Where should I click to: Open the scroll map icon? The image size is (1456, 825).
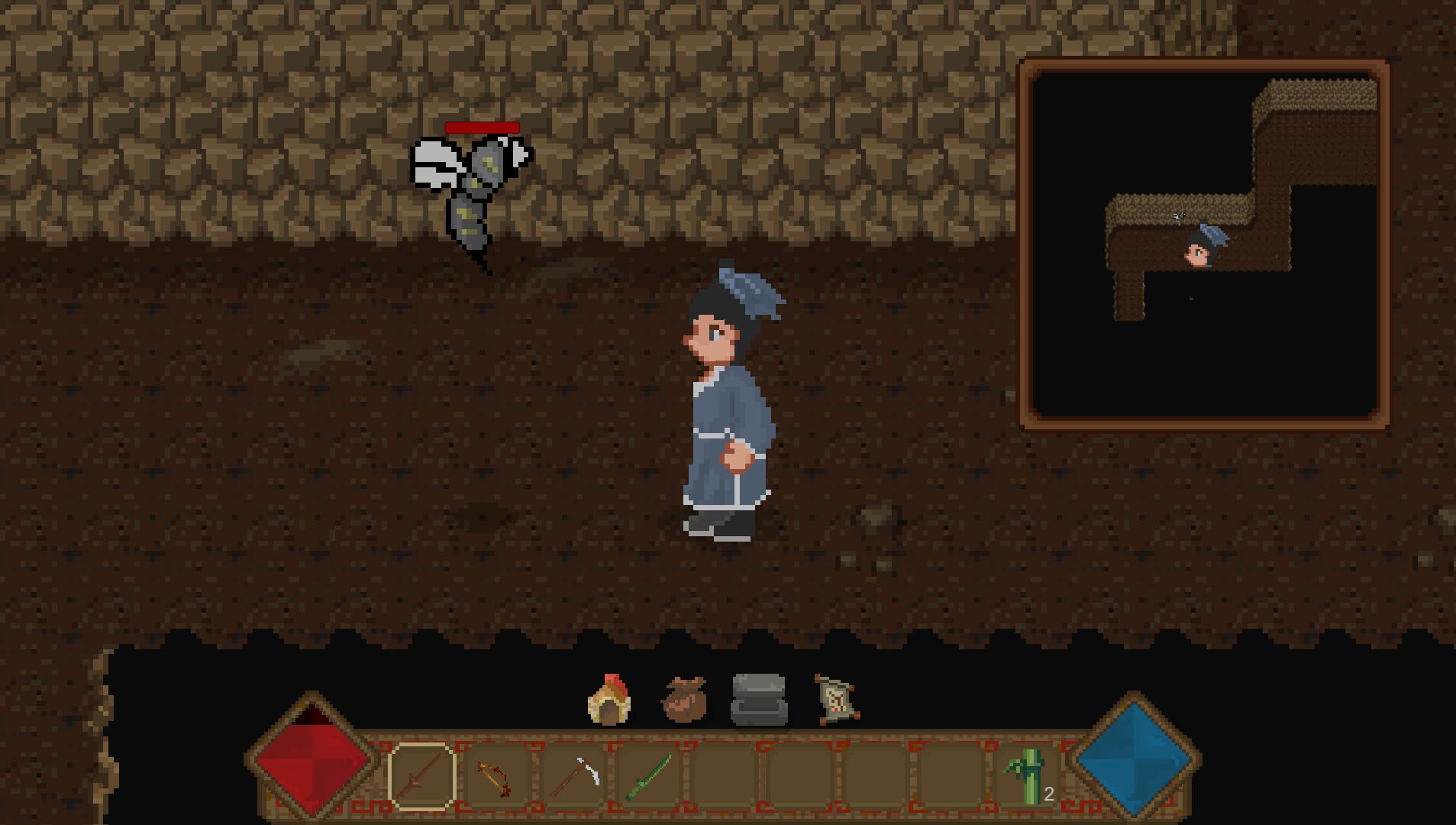835,699
